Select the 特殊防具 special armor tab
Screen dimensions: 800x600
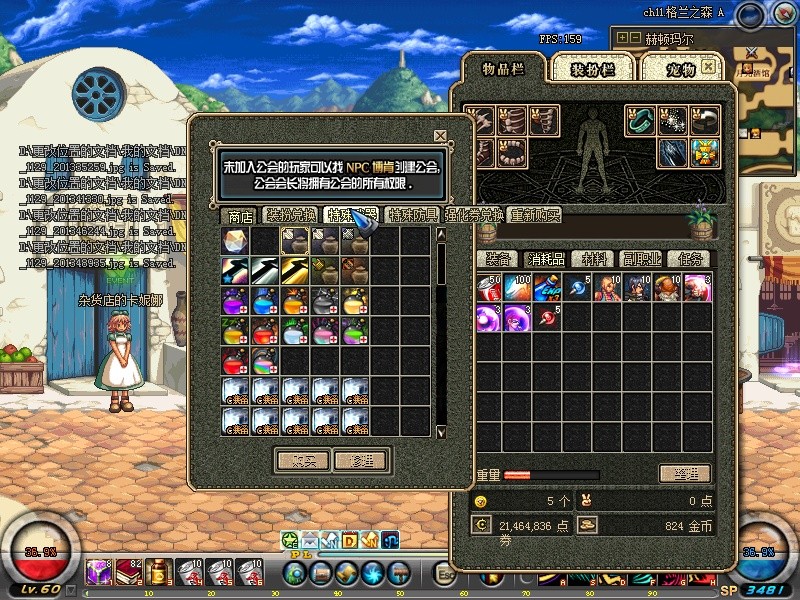tap(413, 215)
